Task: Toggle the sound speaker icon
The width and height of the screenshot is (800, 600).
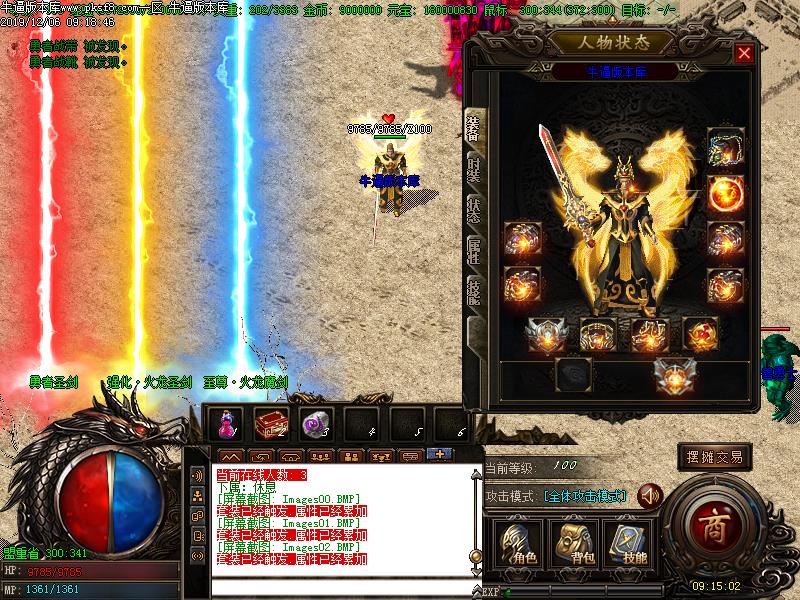Action: [651, 495]
